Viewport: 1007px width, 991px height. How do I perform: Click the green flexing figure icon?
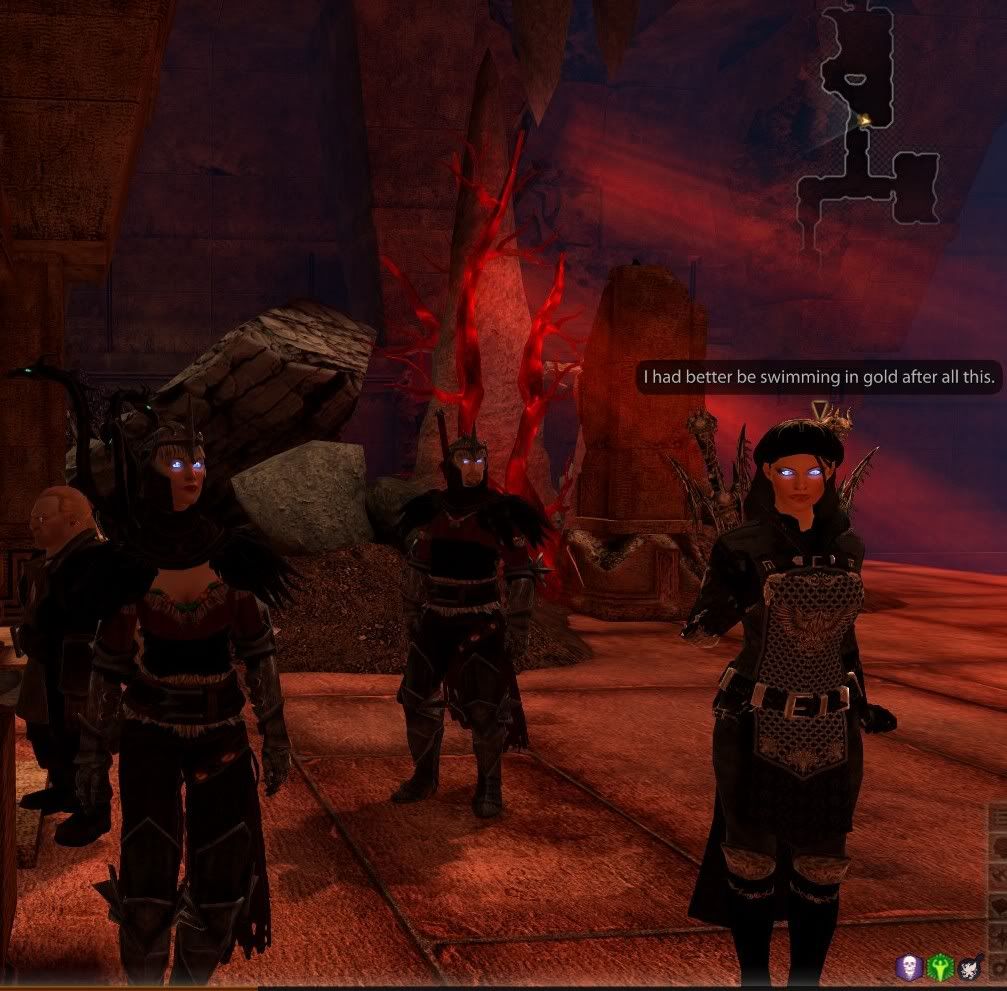click(940, 966)
